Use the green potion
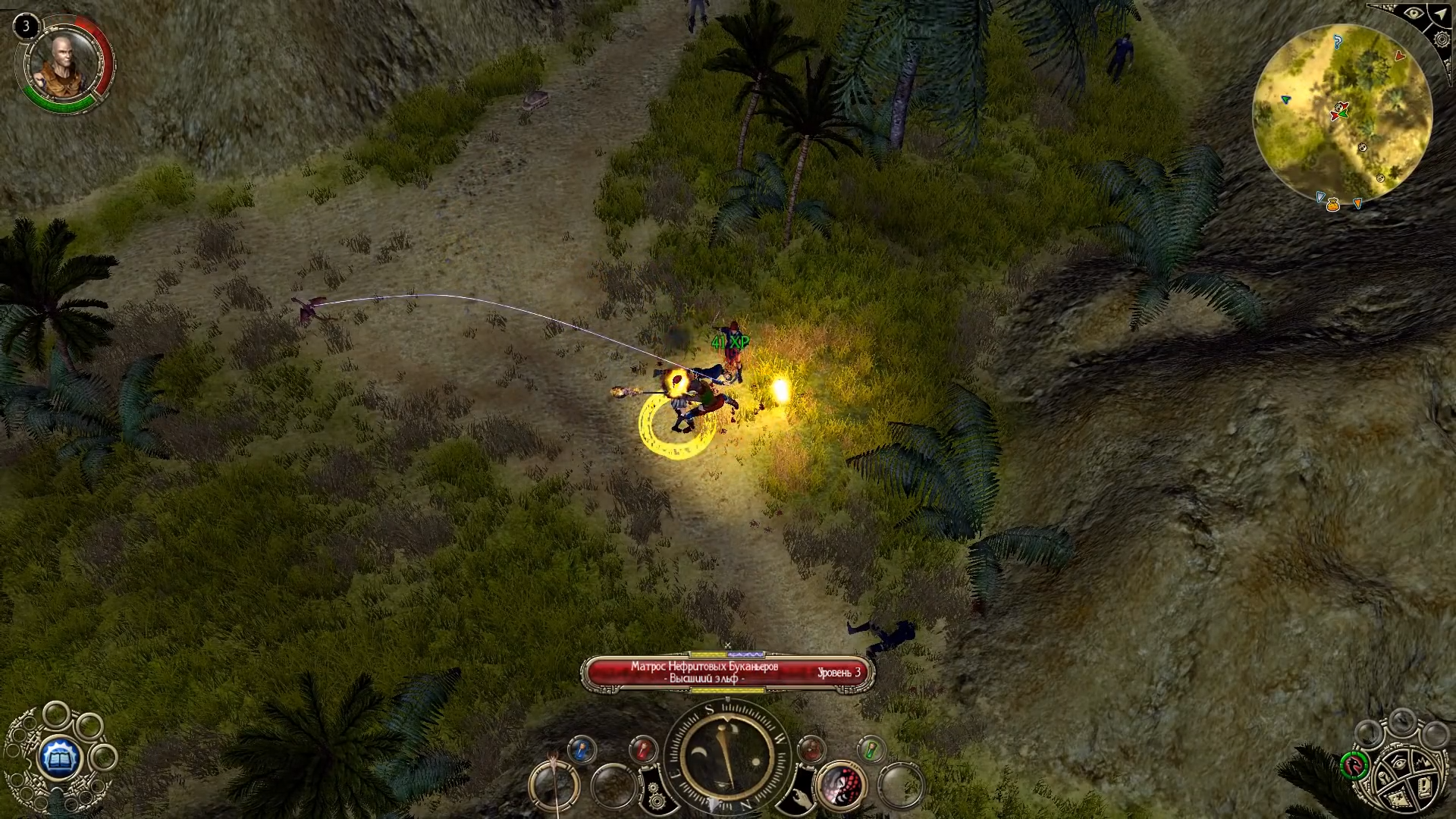1456x819 pixels. click(872, 749)
